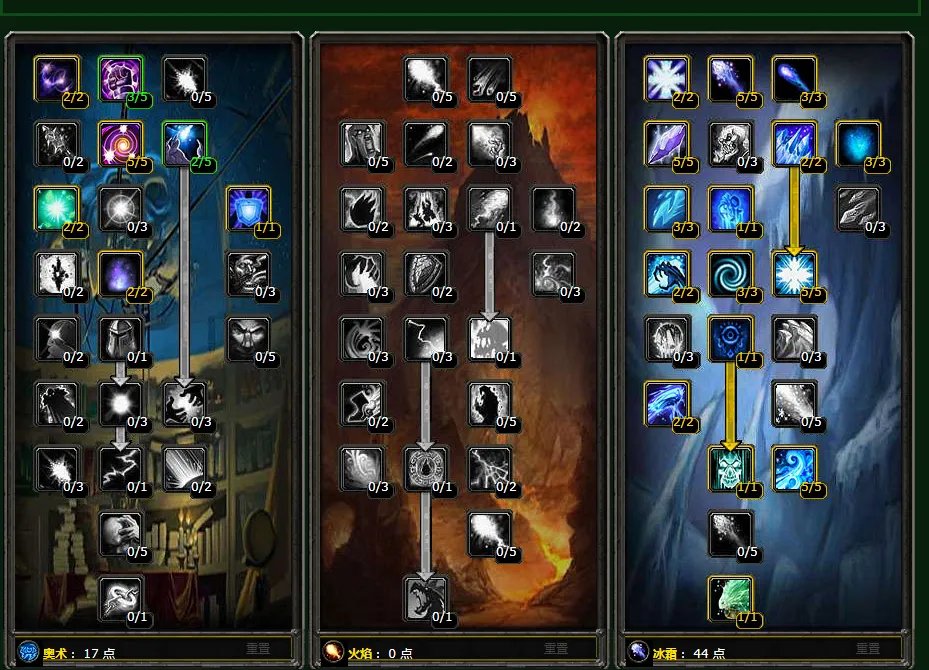
Task: Choose the blue shield talent at 1/1
Action: coord(247,207)
